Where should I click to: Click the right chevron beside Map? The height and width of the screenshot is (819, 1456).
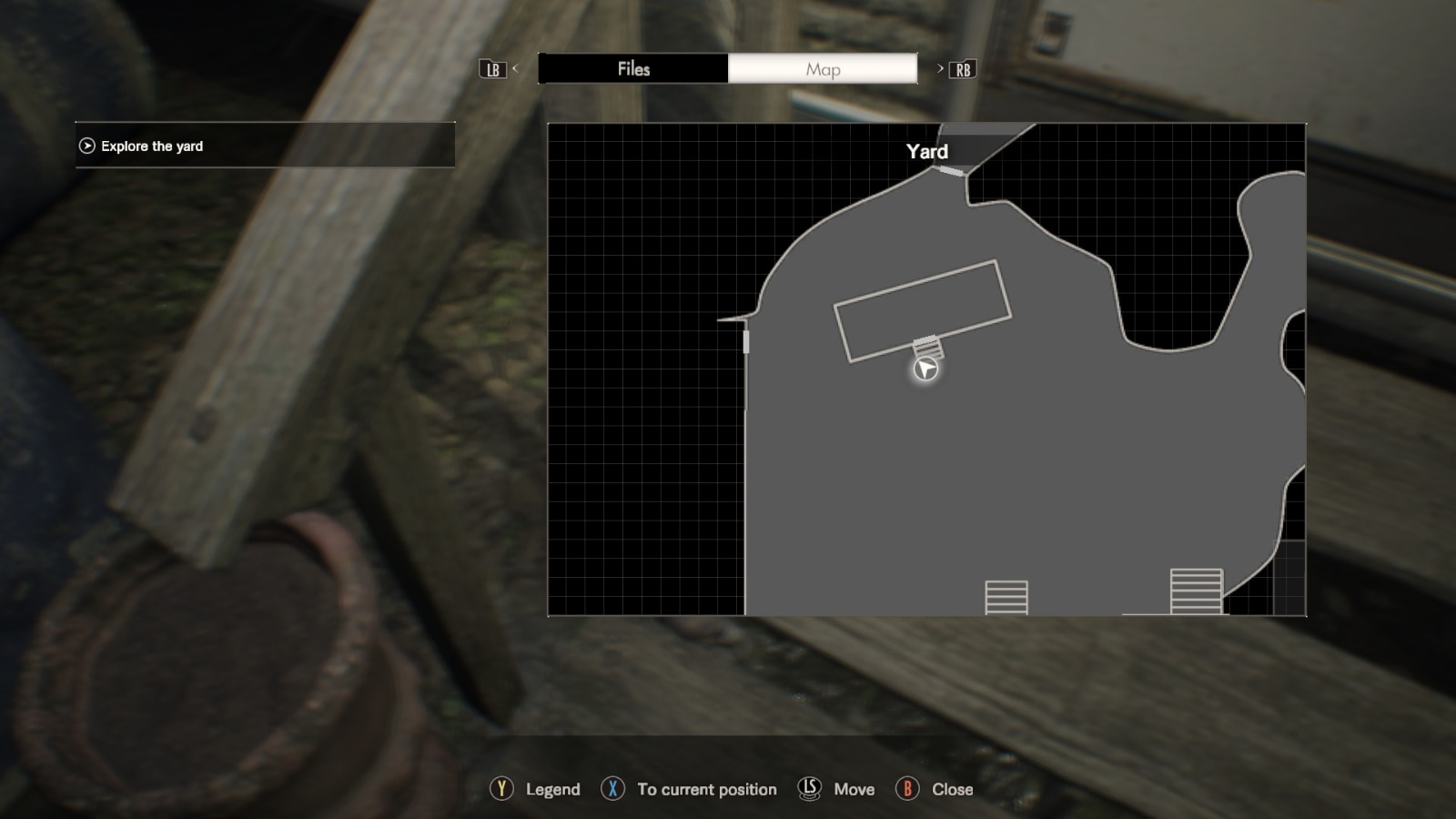coord(938,69)
